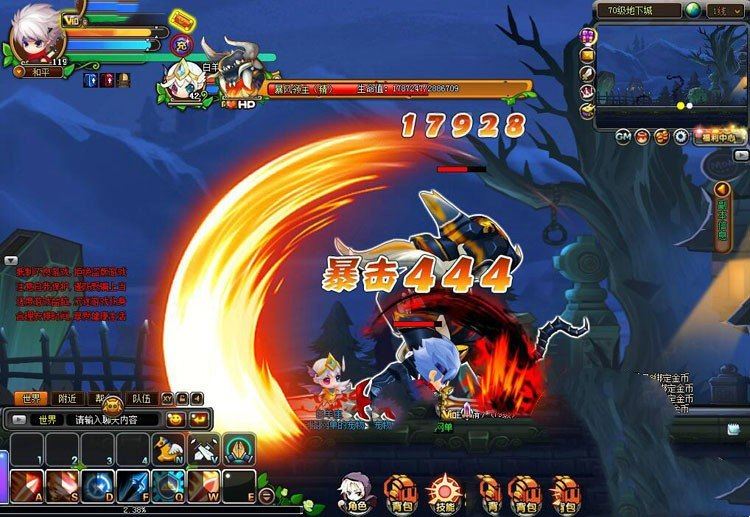Click the globe world map icon

691,9
